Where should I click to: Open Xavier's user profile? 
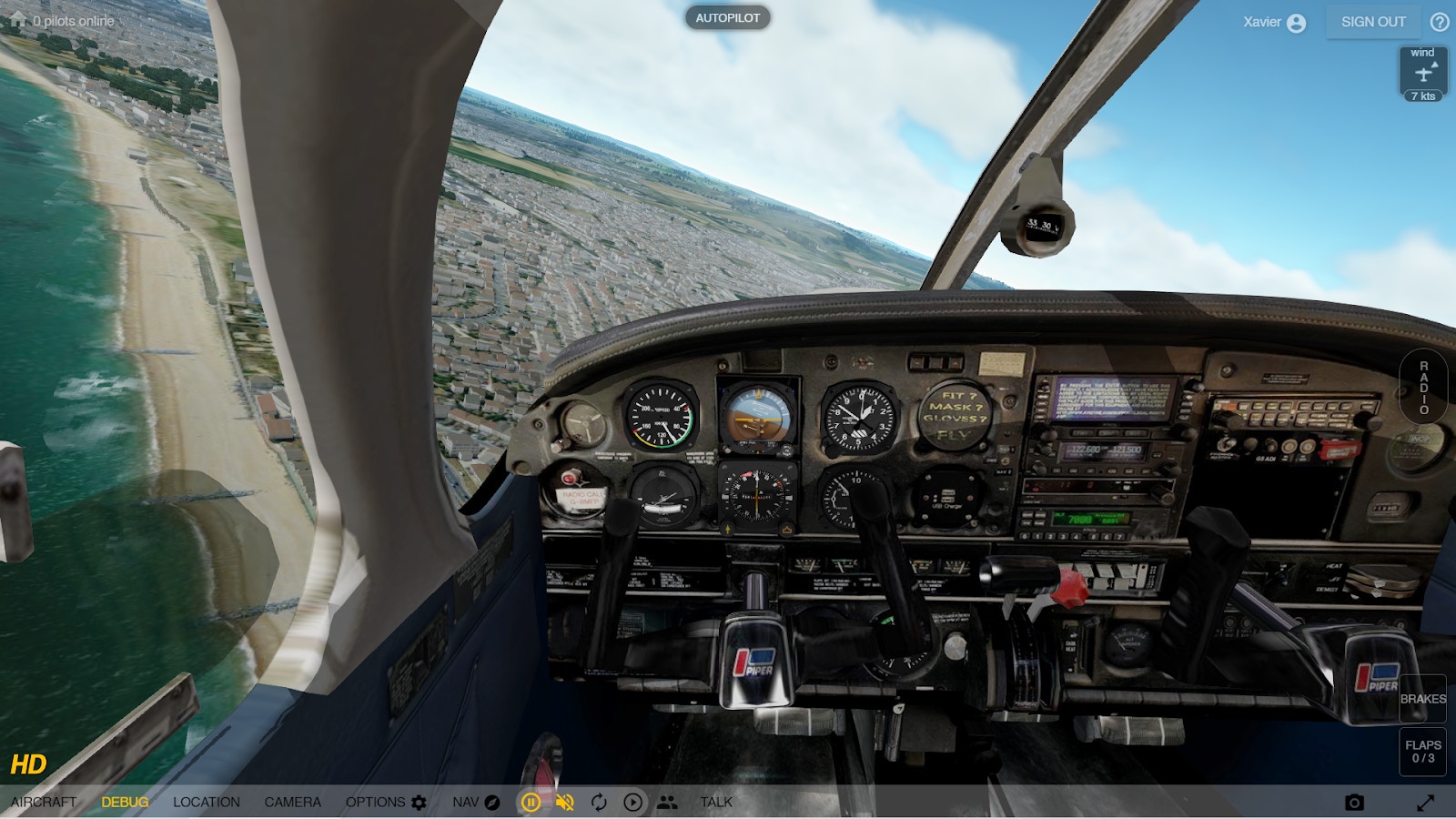(x=1274, y=23)
